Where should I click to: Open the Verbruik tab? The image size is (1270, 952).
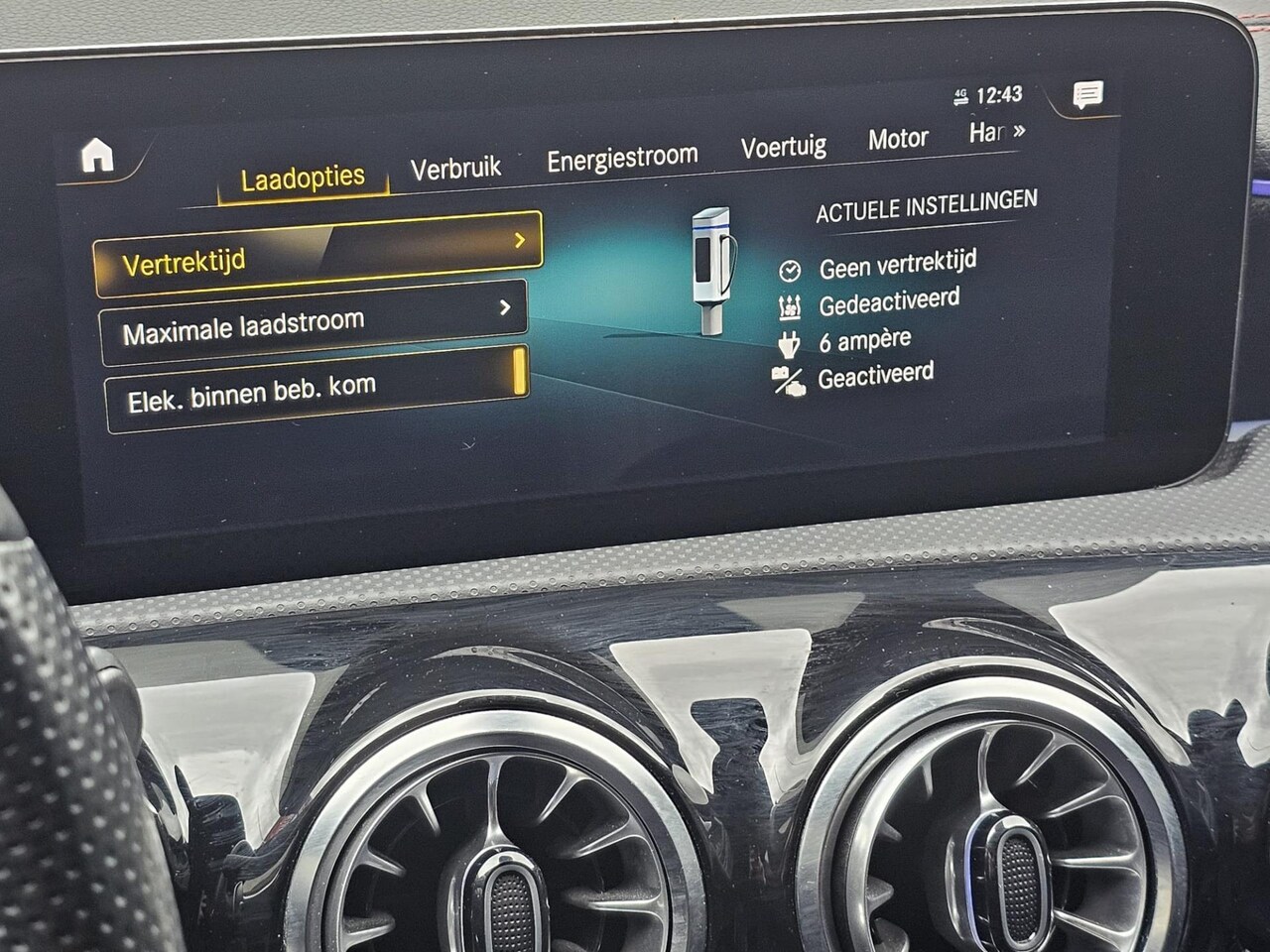pos(455,168)
